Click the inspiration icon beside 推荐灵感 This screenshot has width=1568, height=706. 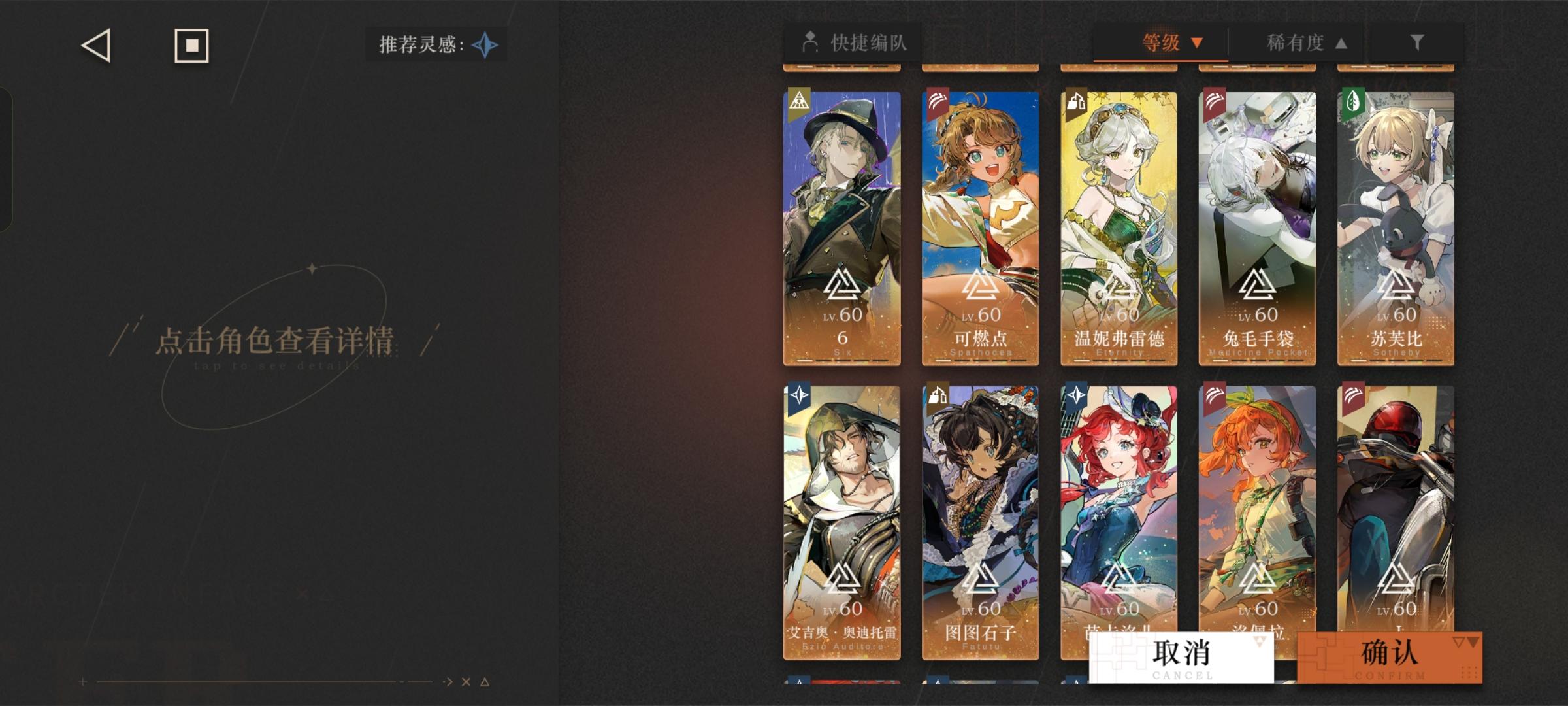pyautogui.click(x=483, y=45)
